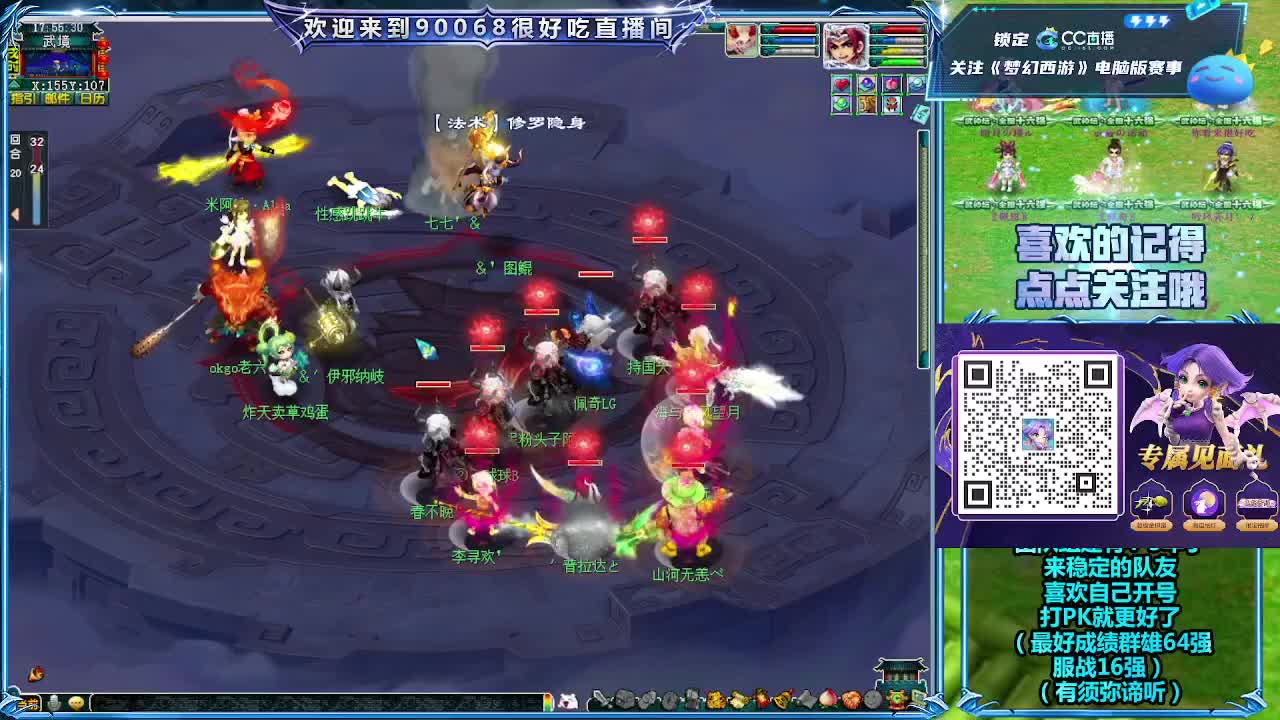Collapse the minimap panel with the green arrow
Screen dimensions: 1280x720
(x=14, y=85)
